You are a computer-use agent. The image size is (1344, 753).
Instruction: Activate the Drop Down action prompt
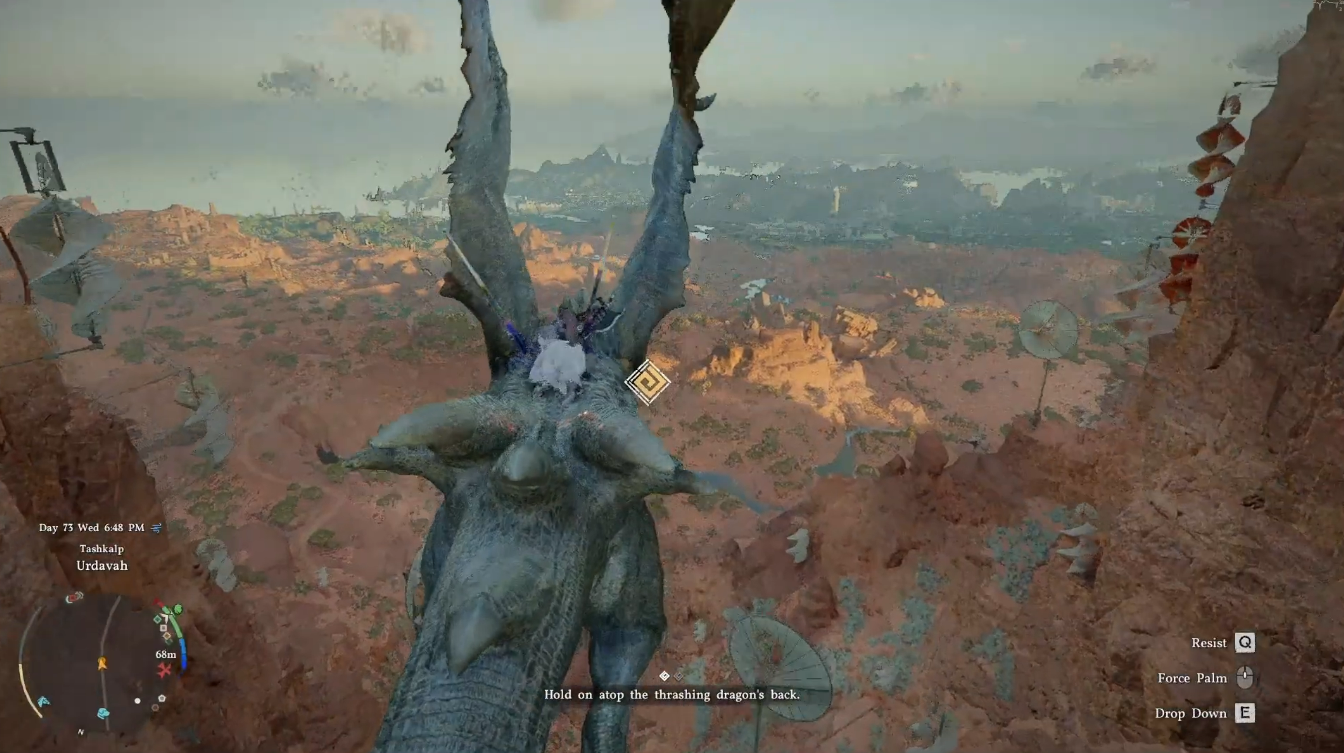1192,713
